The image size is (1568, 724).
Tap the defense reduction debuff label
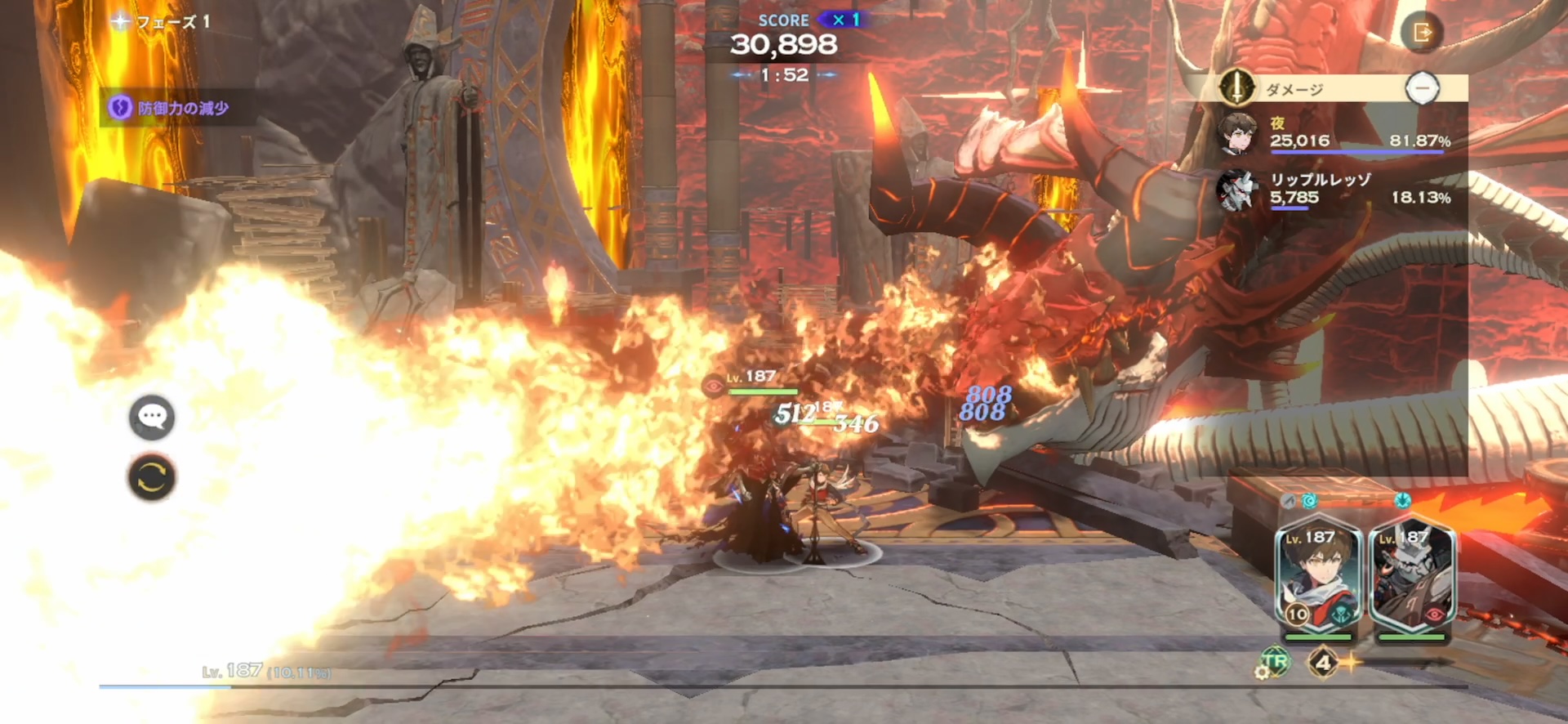pos(171,108)
